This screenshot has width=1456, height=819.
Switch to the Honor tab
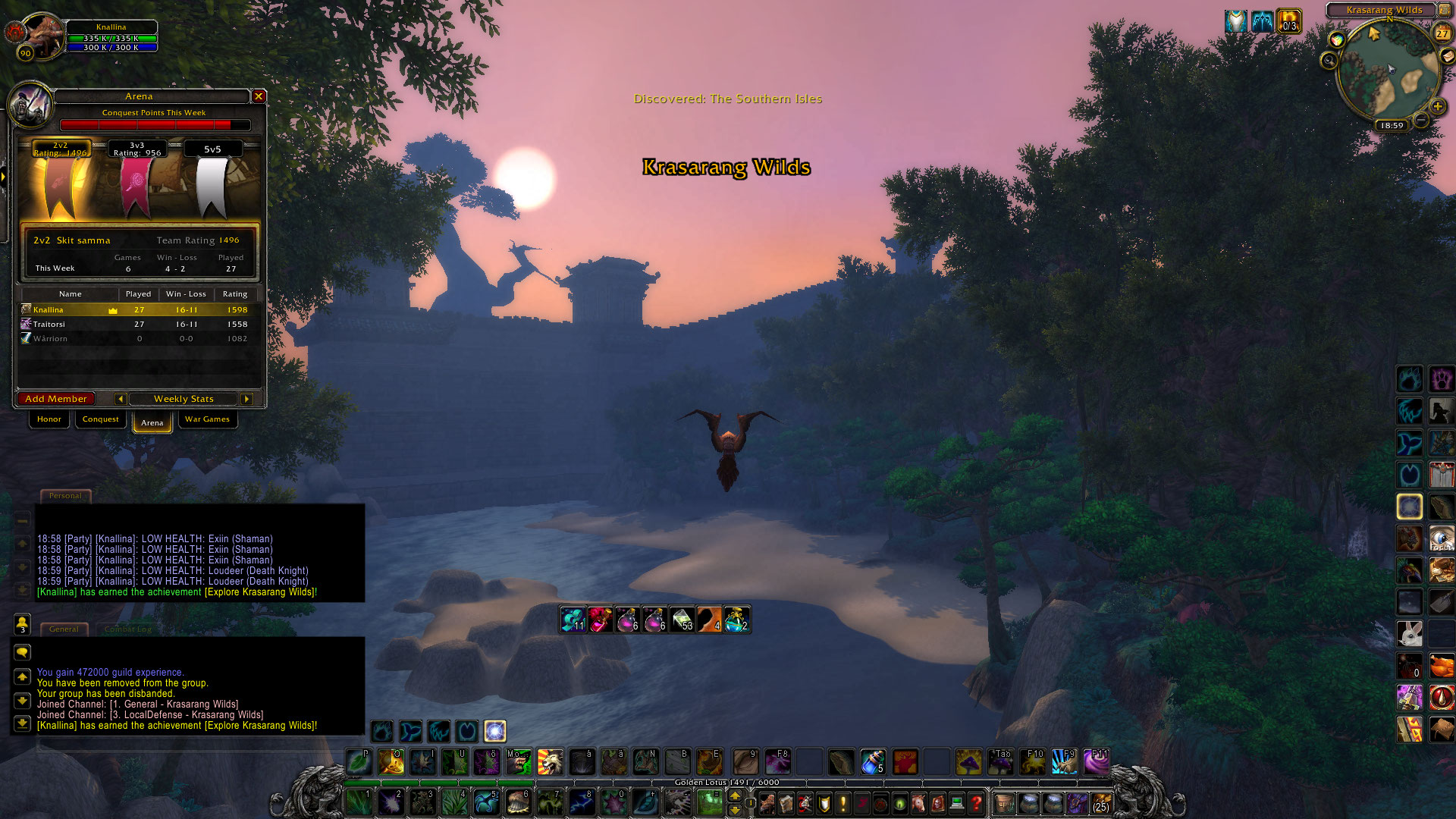49,419
